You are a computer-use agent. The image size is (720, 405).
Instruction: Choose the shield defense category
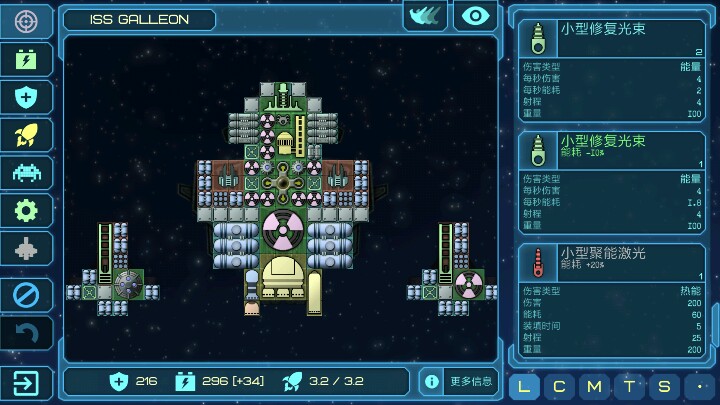[26, 97]
